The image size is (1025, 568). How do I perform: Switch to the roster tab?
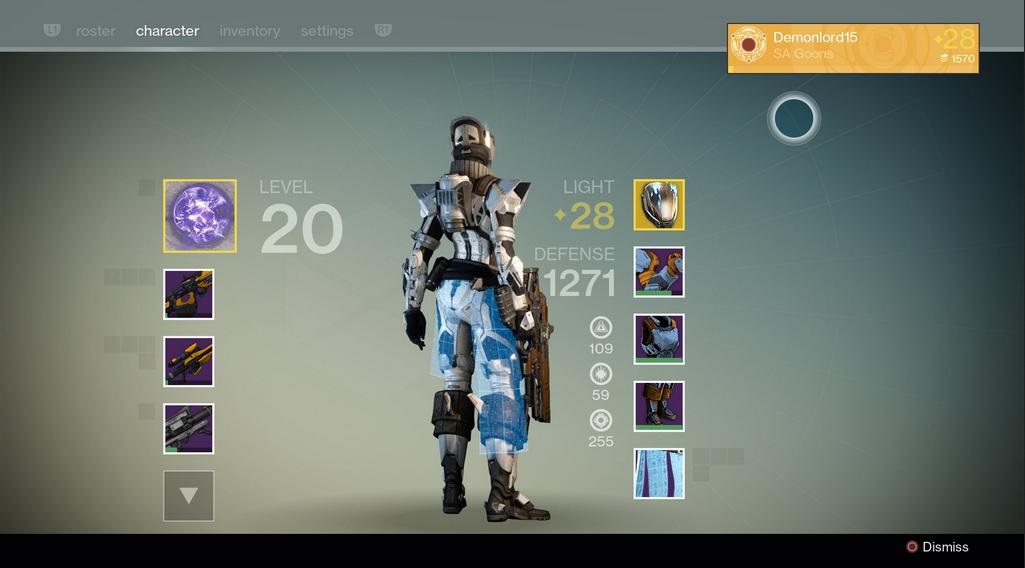click(96, 31)
